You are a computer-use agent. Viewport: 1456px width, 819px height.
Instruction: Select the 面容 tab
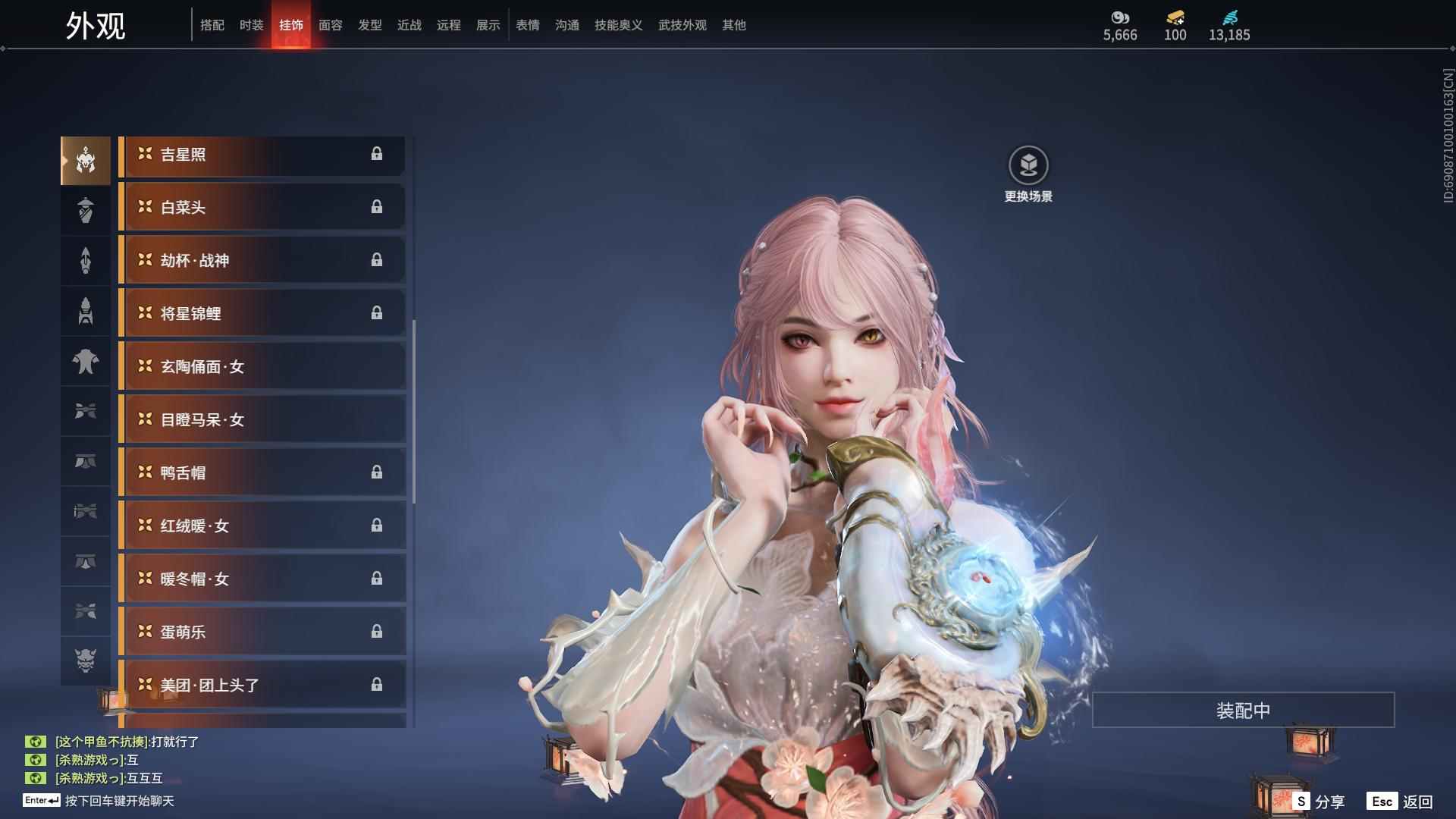pyautogui.click(x=330, y=25)
